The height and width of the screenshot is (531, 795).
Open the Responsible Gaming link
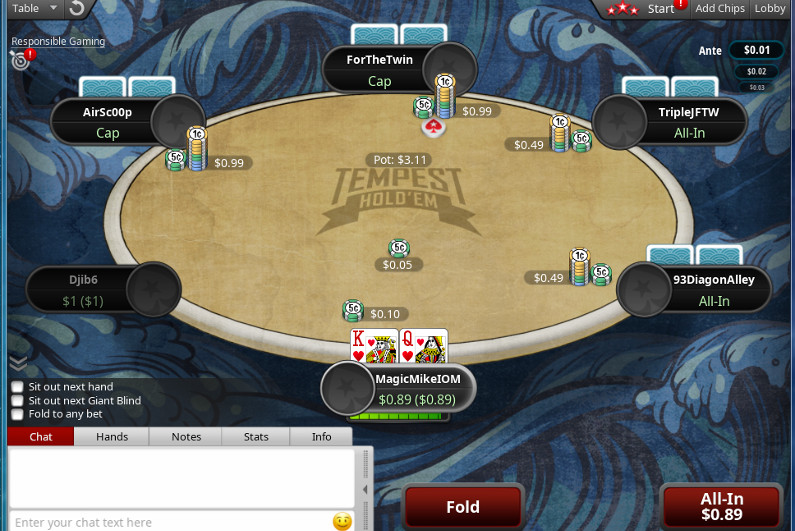[x=58, y=41]
